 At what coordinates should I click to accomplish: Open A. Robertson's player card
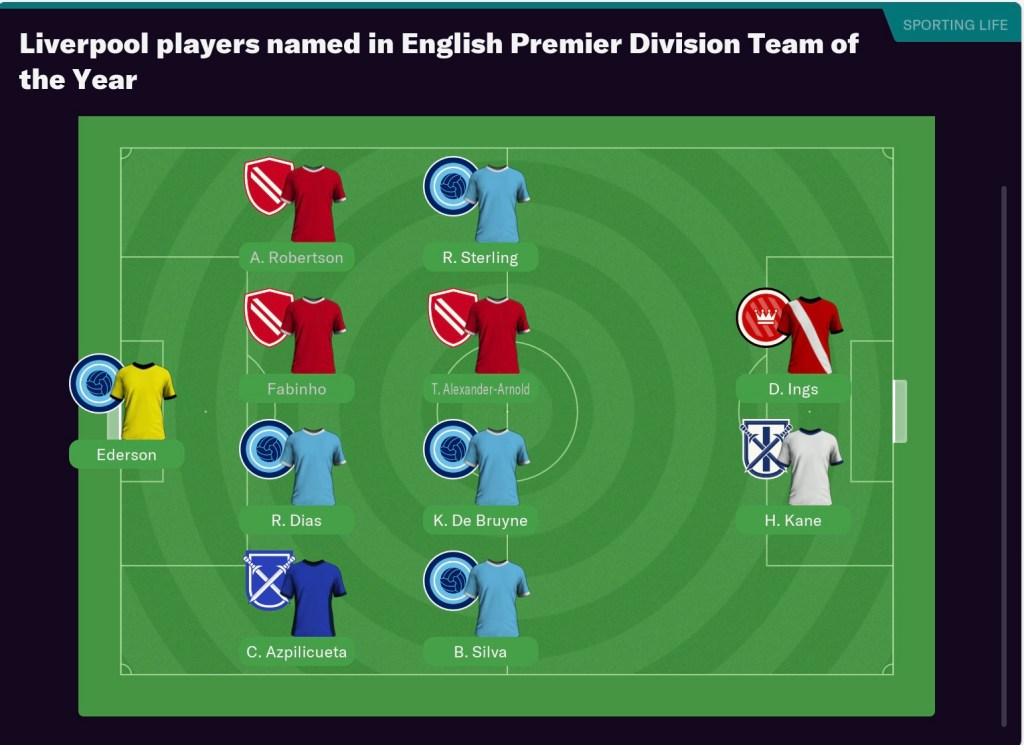tap(296, 257)
